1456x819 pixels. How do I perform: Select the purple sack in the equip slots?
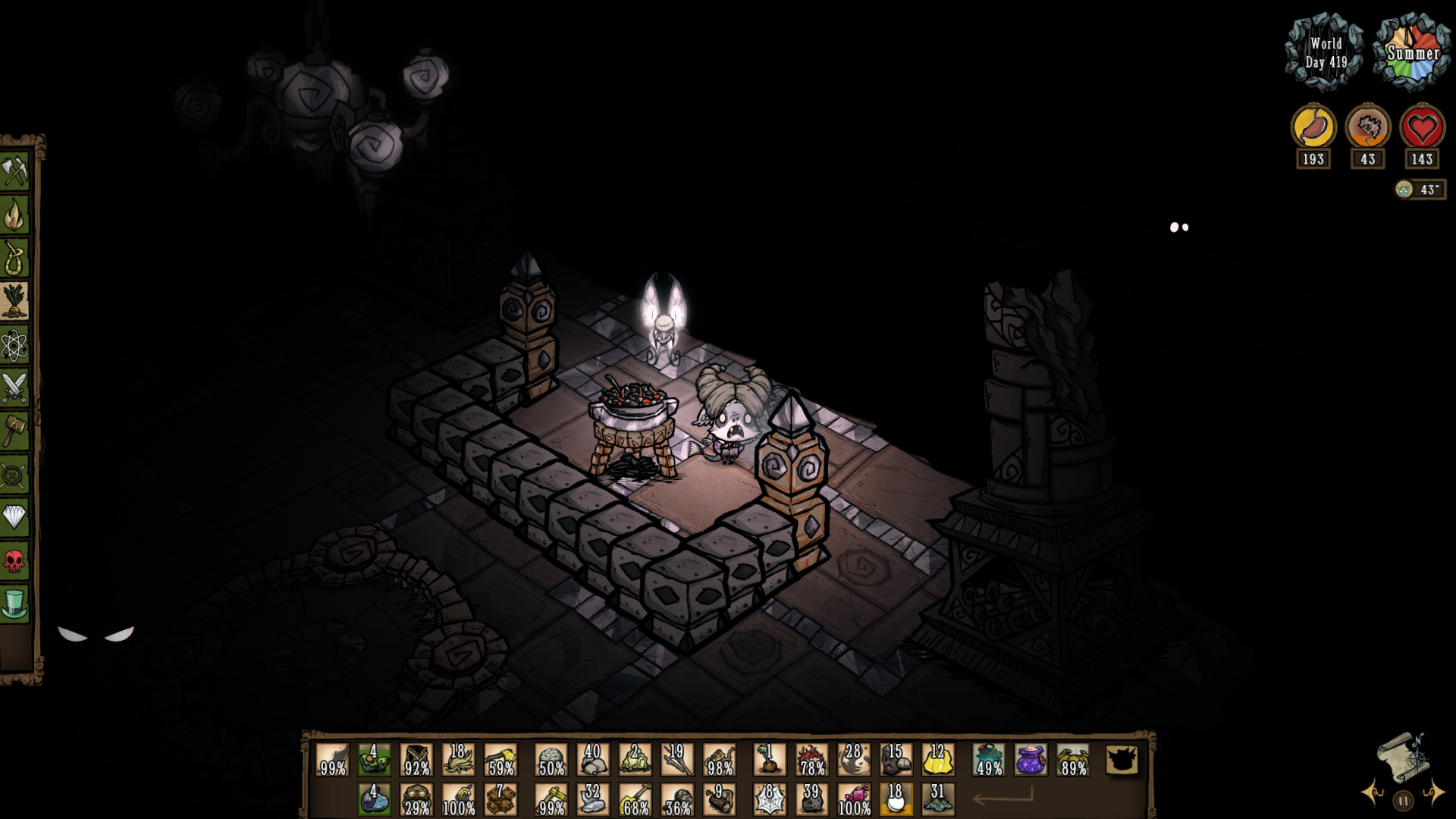pos(1031,760)
